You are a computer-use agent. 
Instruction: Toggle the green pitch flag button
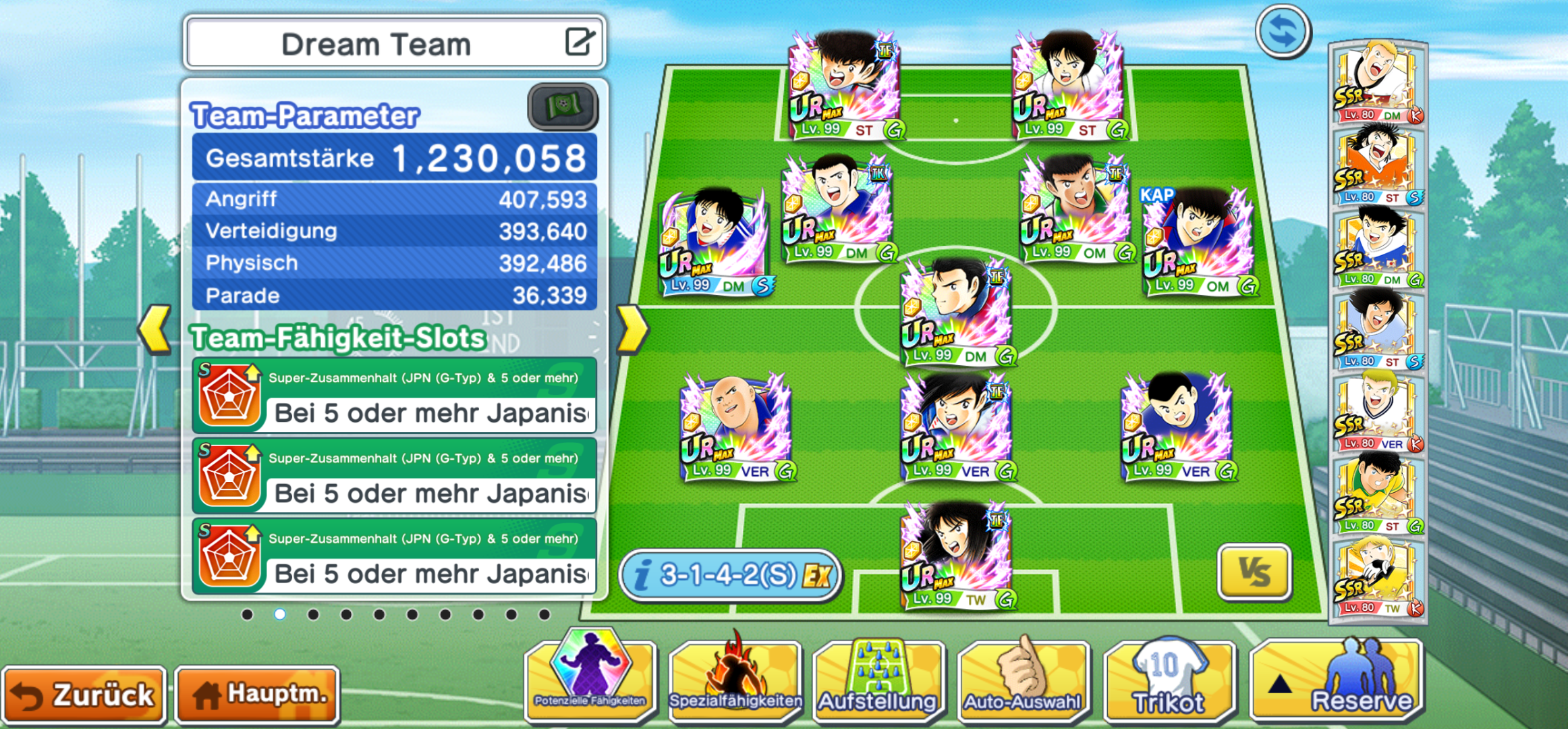(x=562, y=107)
